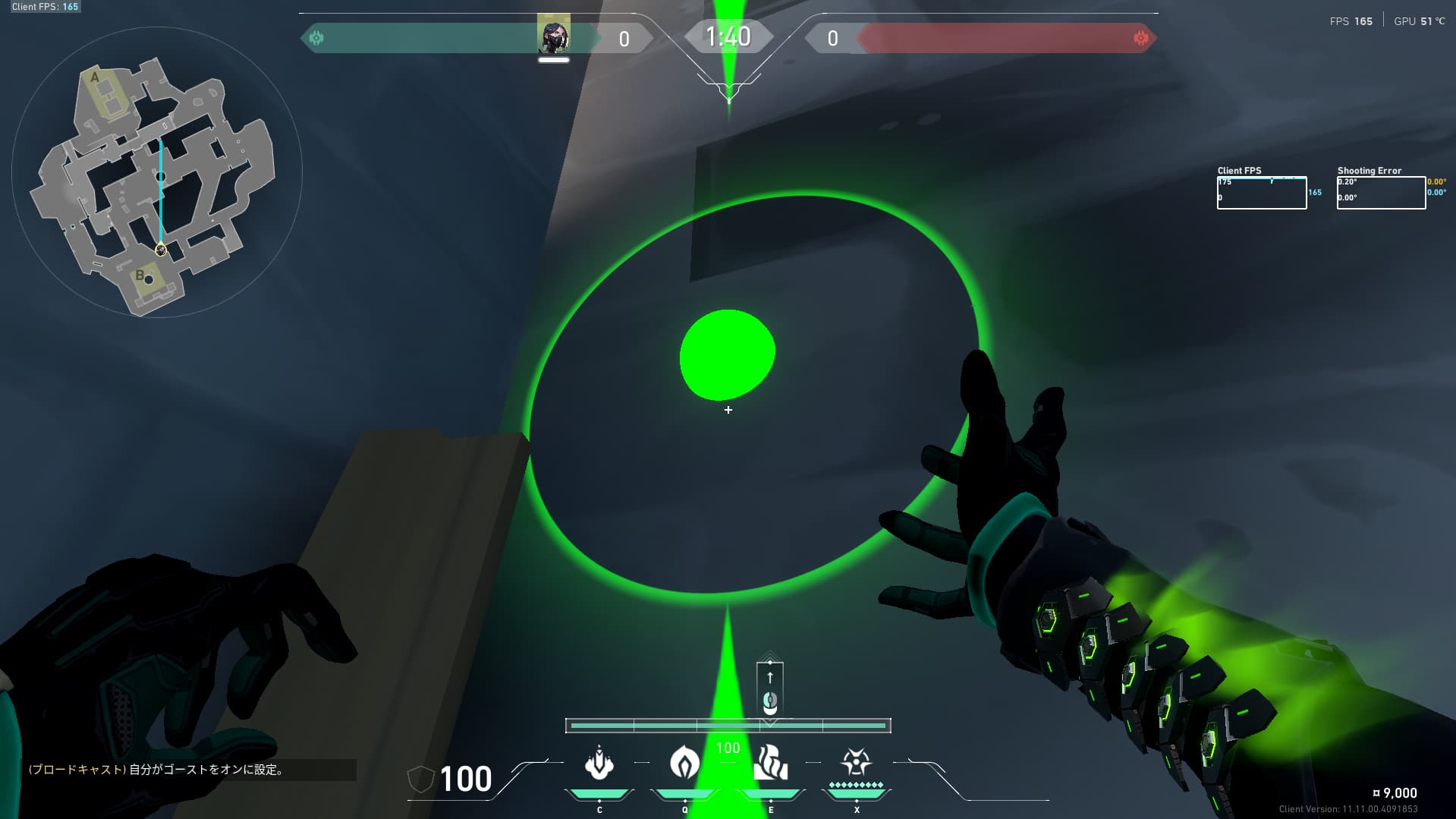Click the shield armor icon beside health
The image size is (1456, 819).
pyautogui.click(x=420, y=780)
